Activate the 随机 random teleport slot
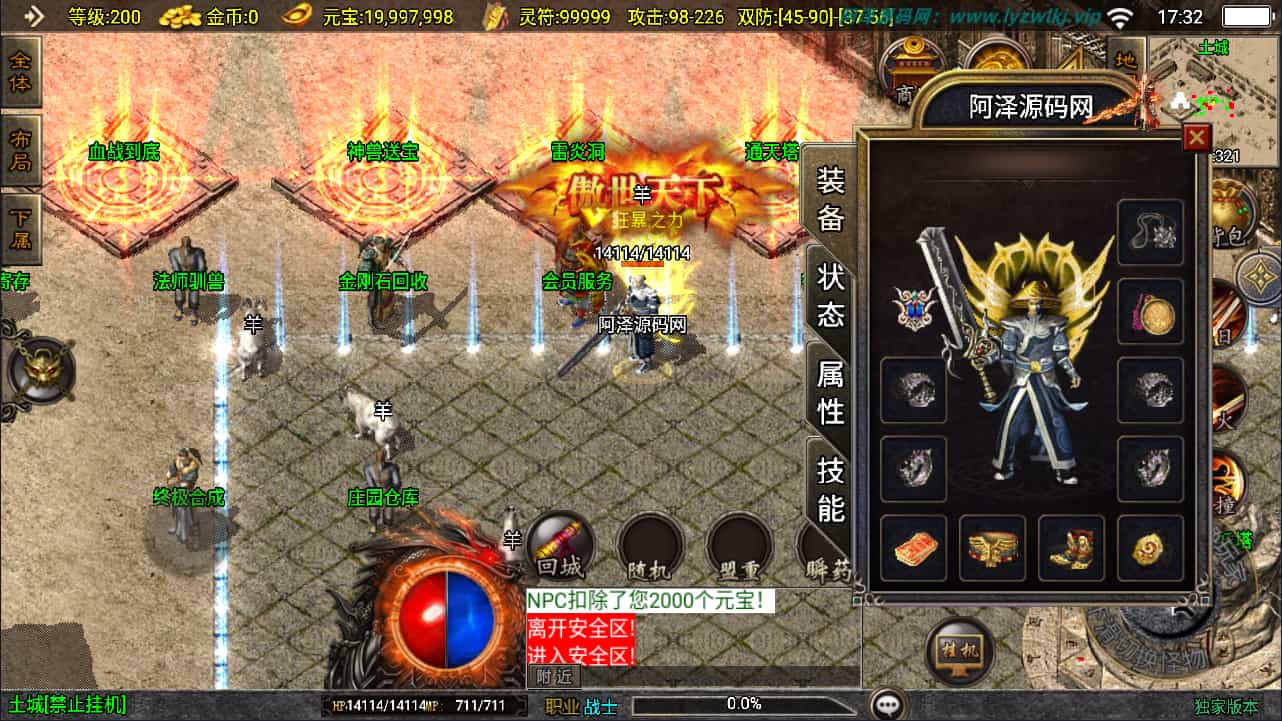This screenshot has height=721, width=1282. (648, 550)
